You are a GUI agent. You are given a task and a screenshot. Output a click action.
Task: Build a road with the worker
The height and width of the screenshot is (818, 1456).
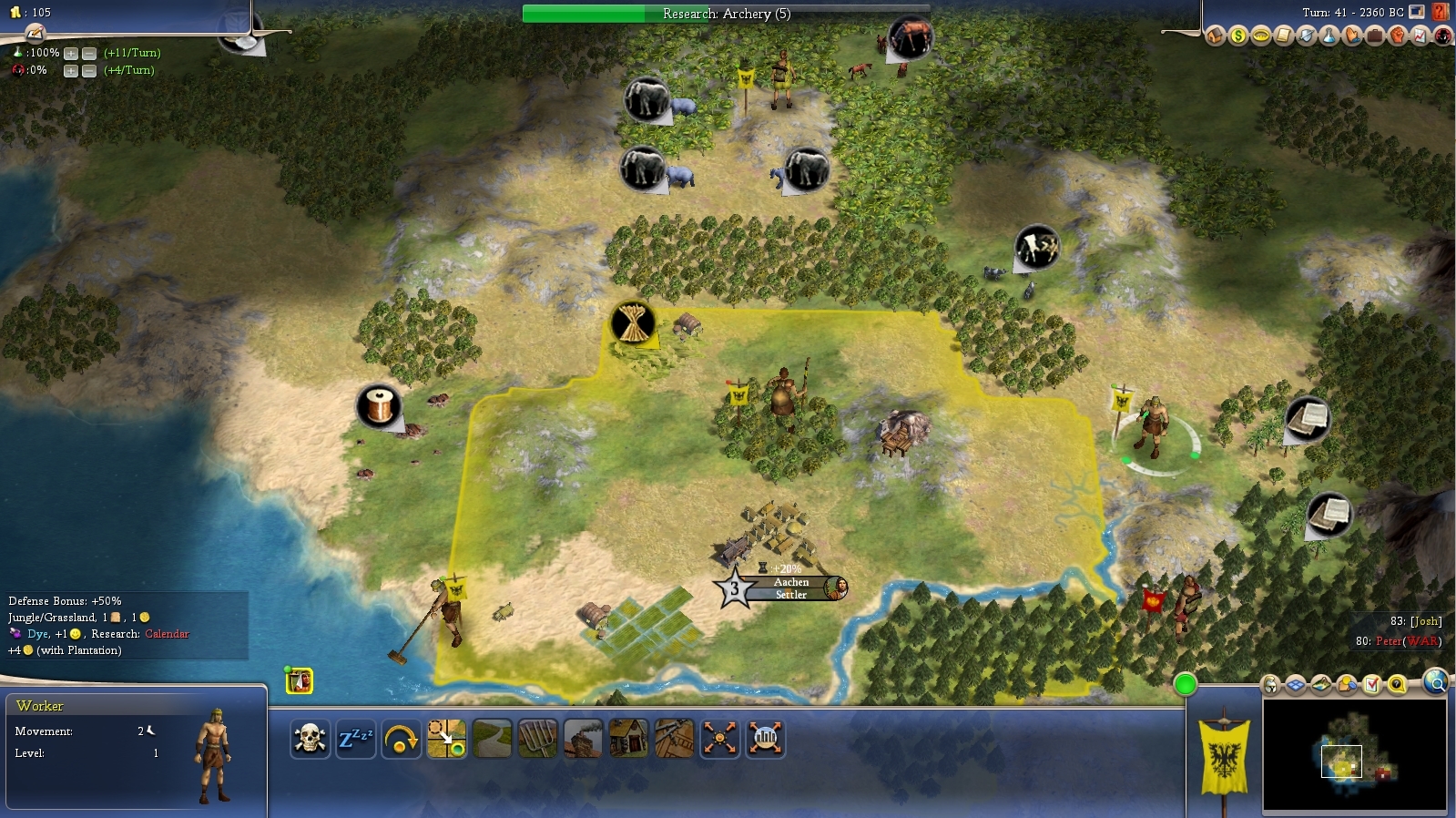pyautogui.click(x=492, y=739)
